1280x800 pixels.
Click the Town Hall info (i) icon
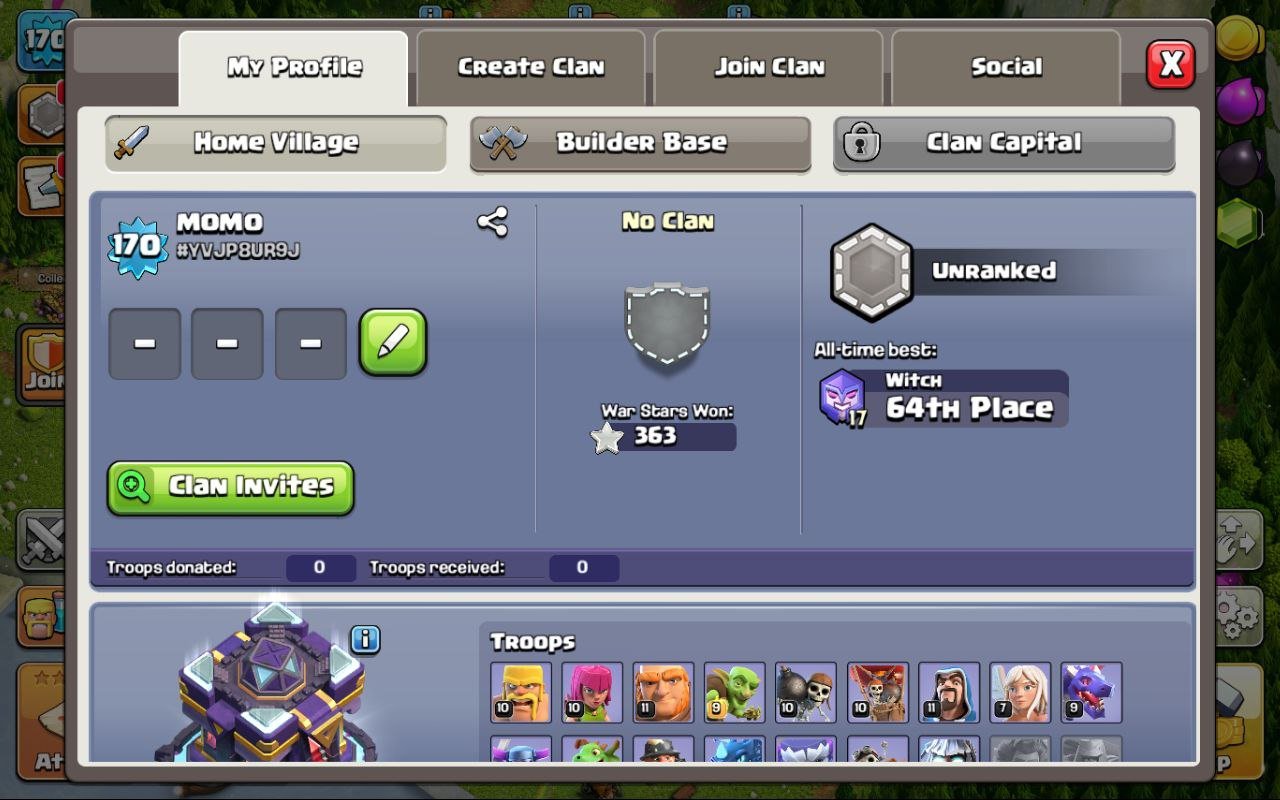[363, 639]
